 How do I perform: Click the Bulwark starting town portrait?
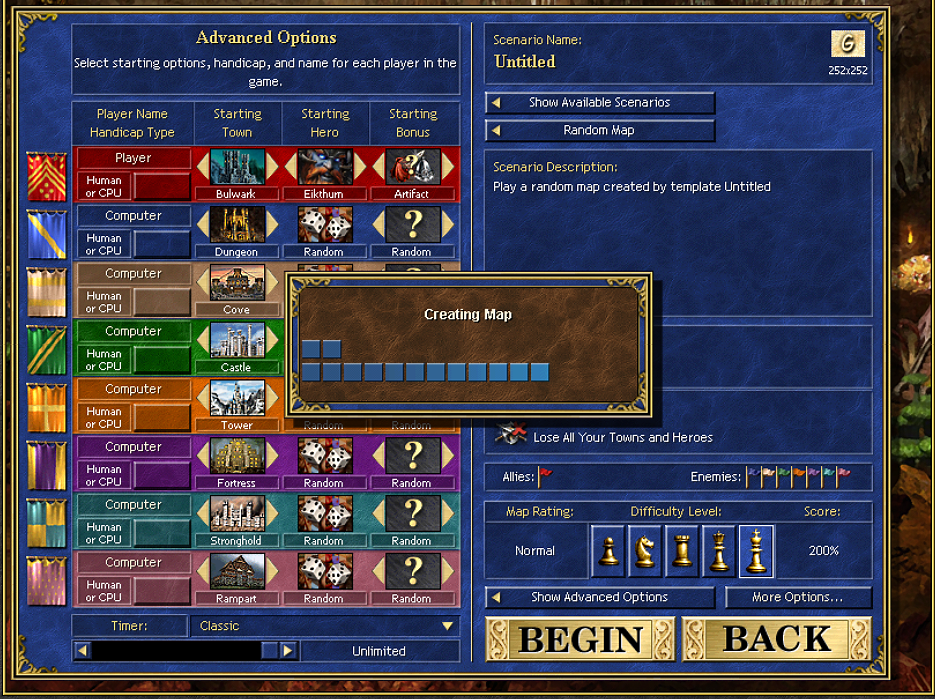point(237,168)
